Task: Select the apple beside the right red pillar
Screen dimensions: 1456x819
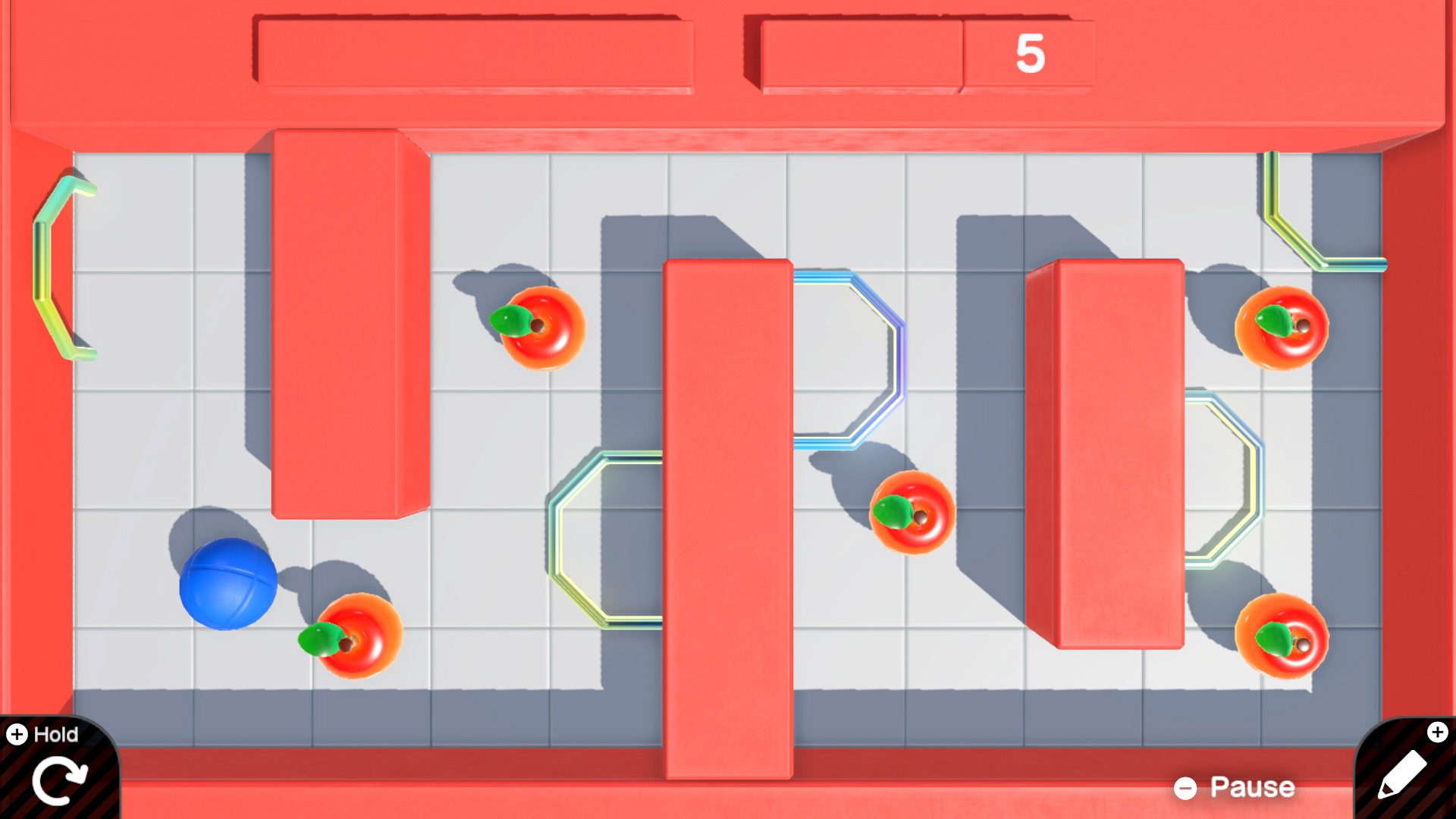Action: [x=915, y=514]
